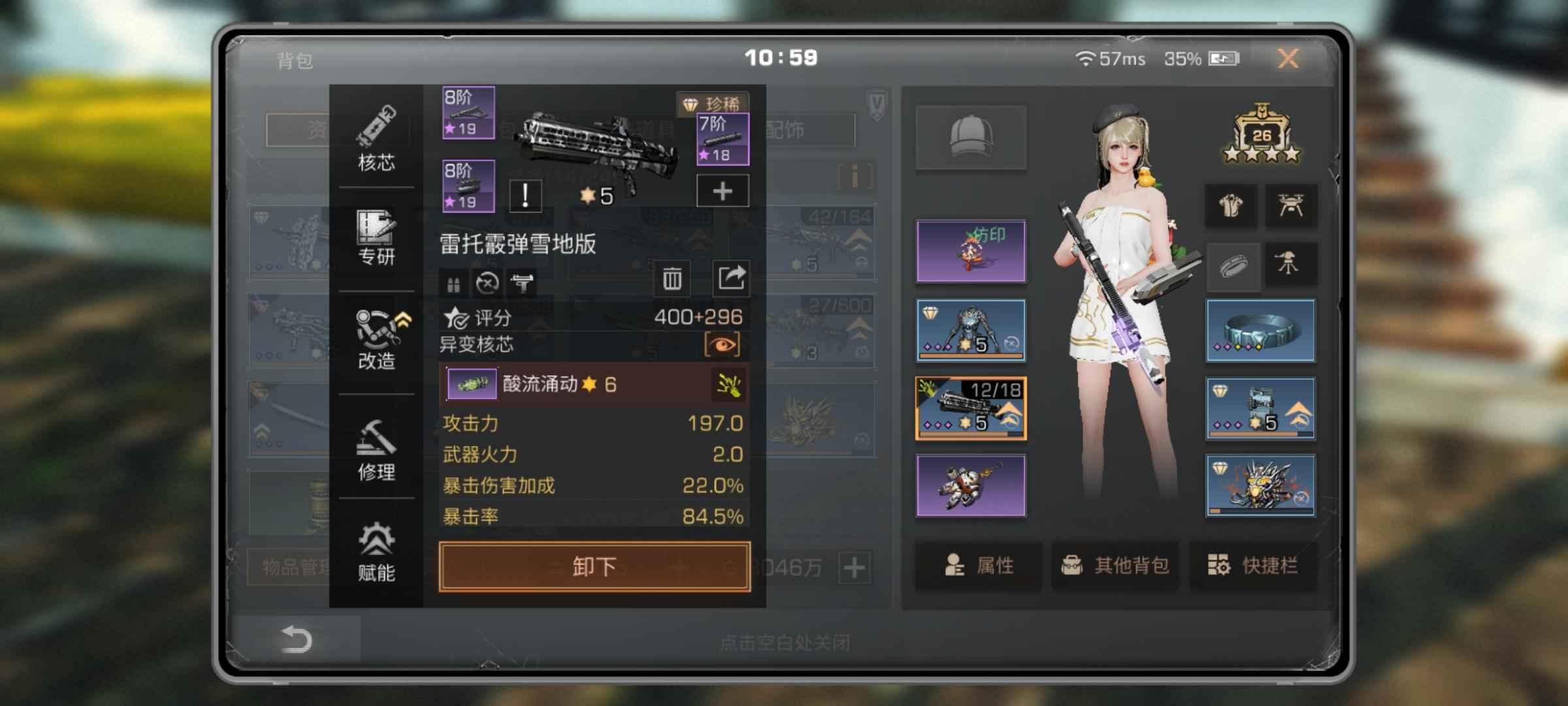The image size is (1568, 706).
Task: Click the return arrow back button
Action: point(296,639)
